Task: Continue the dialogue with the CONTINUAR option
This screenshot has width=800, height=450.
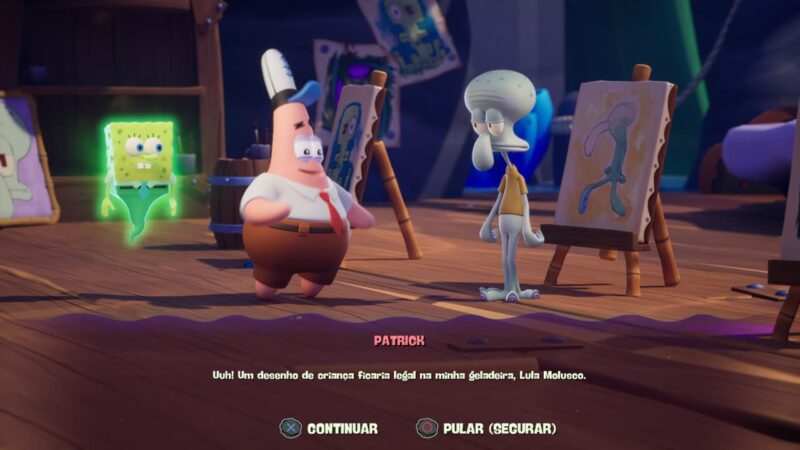Action: pos(330,428)
